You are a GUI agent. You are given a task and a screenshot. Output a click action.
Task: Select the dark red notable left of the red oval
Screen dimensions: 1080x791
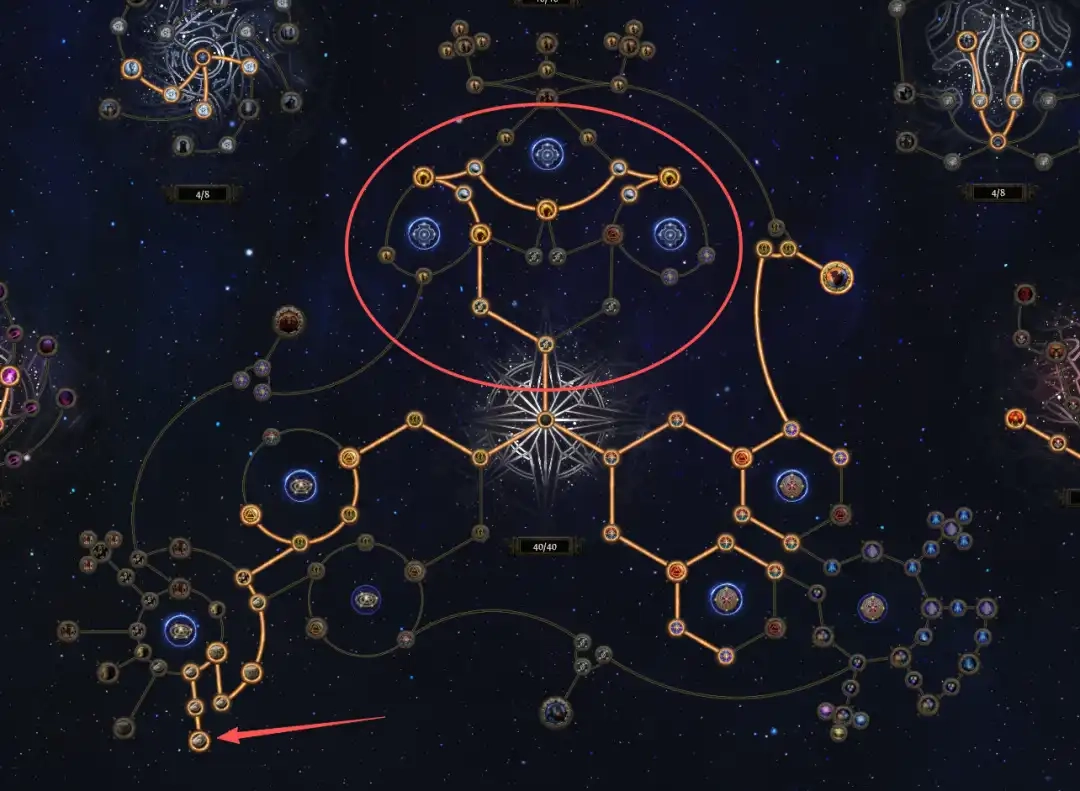[x=289, y=322]
